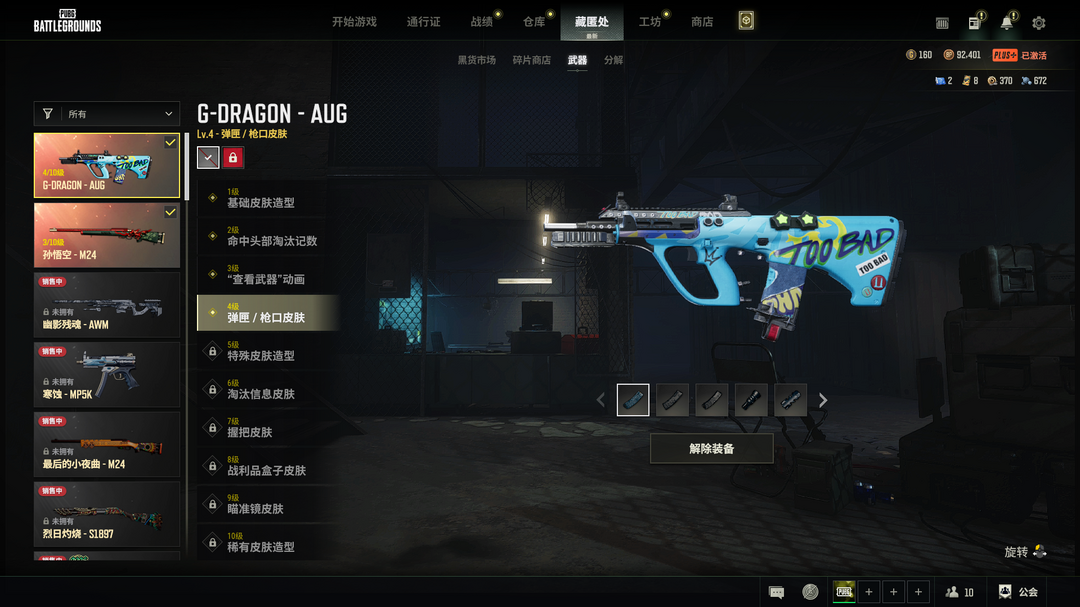Pick the 寒蚀 - MP5K skin
Viewport: 1080px width, 607px height.
pos(107,375)
